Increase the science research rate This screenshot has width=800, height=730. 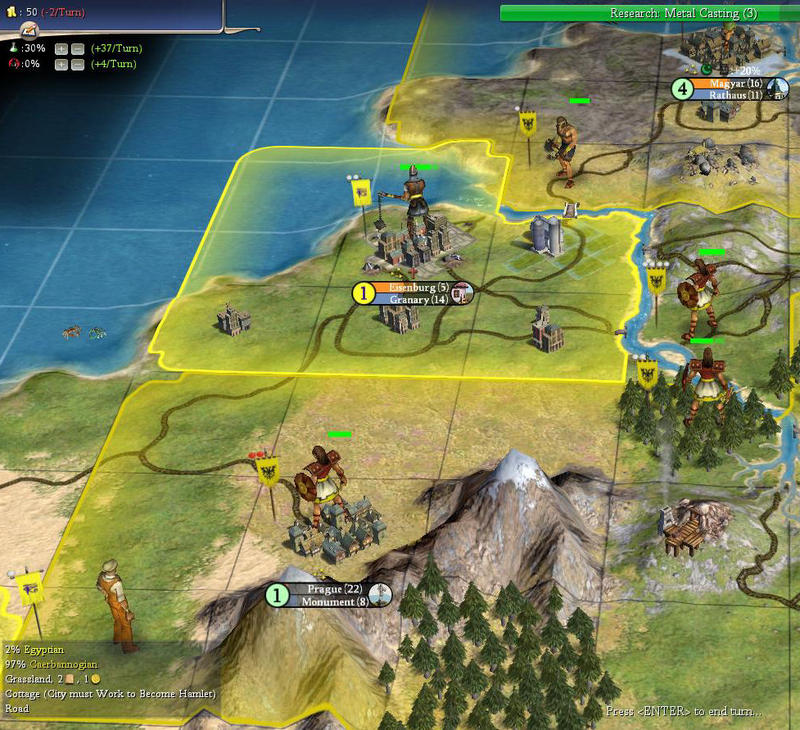pyautogui.click(x=61, y=48)
